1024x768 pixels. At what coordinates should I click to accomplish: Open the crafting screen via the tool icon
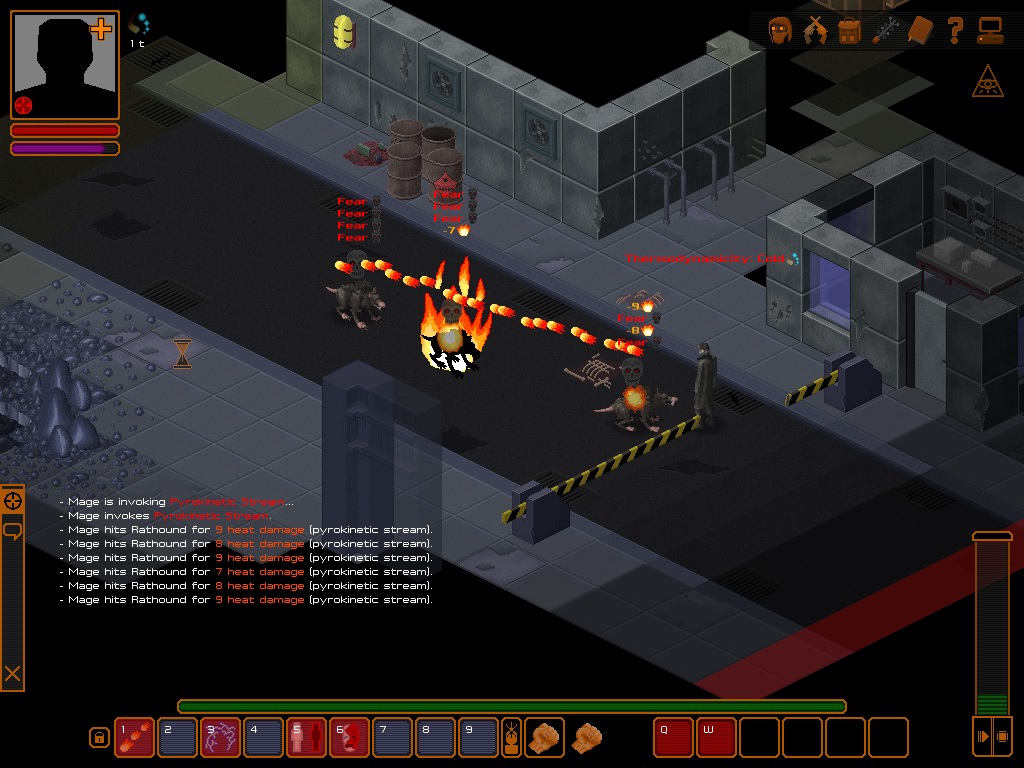(x=884, y=31)
